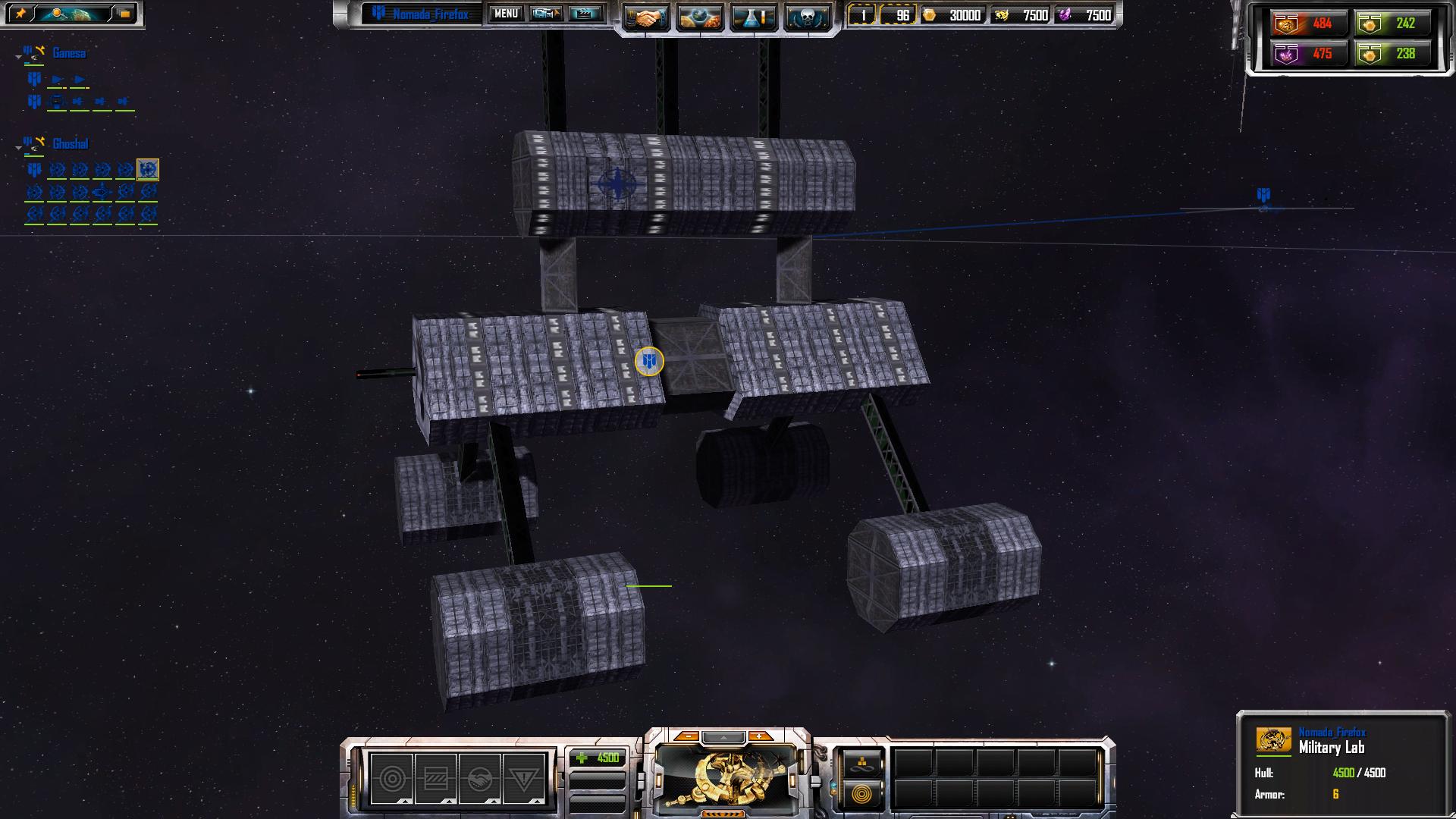This screenshot has width=1456, height=819.
Task: Collapse the Ghoshal tree arrow
Action: (x=18, y=148)
